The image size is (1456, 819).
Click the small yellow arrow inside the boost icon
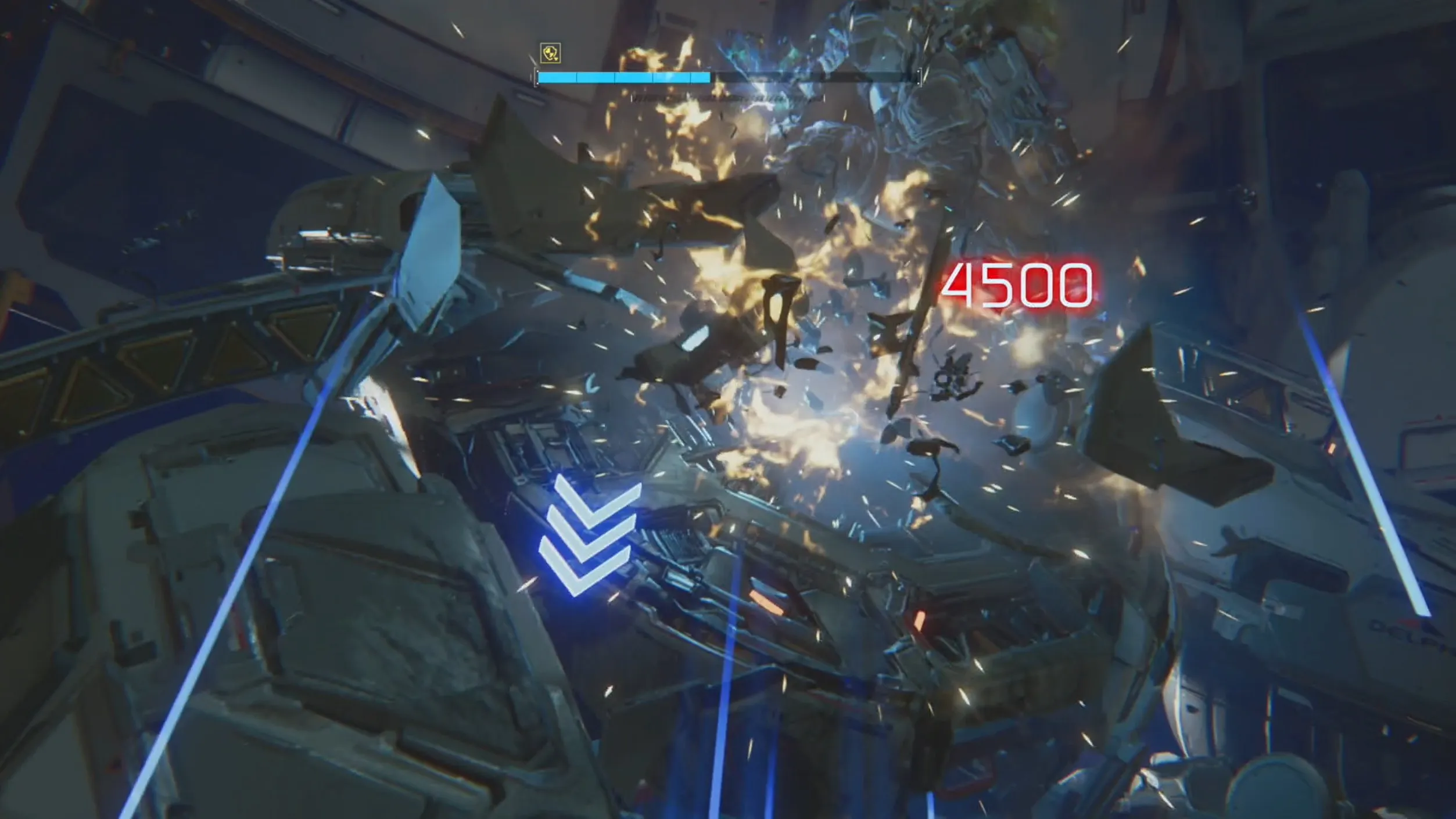555,59
